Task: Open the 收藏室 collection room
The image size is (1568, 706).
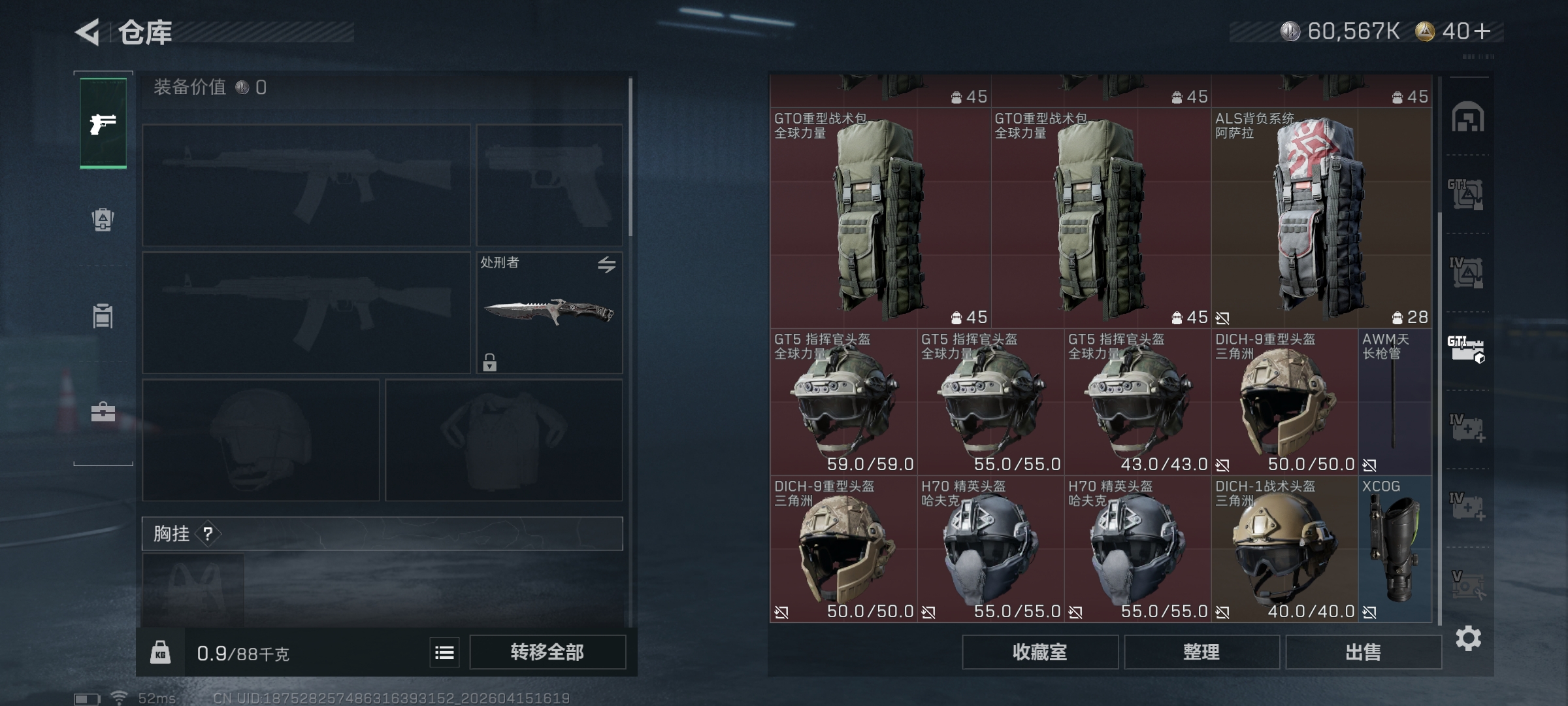Action: pyautogui.click(x=1039, y=652)
